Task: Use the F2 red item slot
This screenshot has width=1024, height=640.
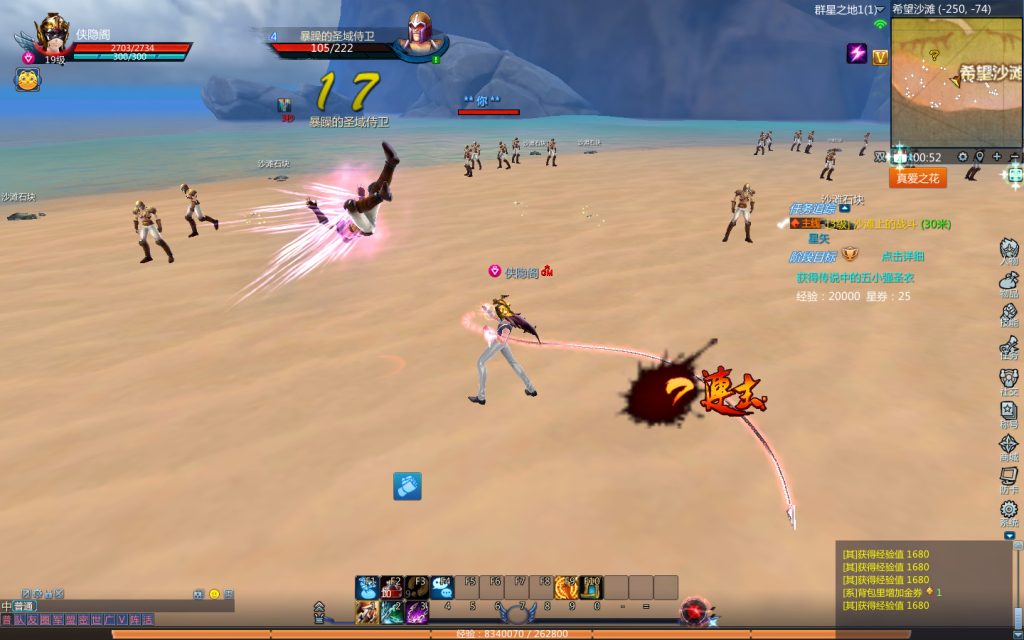Action: [392, 587]
